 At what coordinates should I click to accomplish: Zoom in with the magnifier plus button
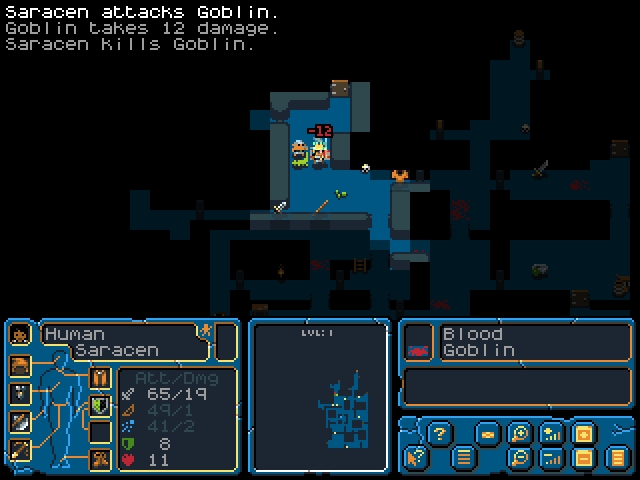pyautogui.click(x=519, y=433)
